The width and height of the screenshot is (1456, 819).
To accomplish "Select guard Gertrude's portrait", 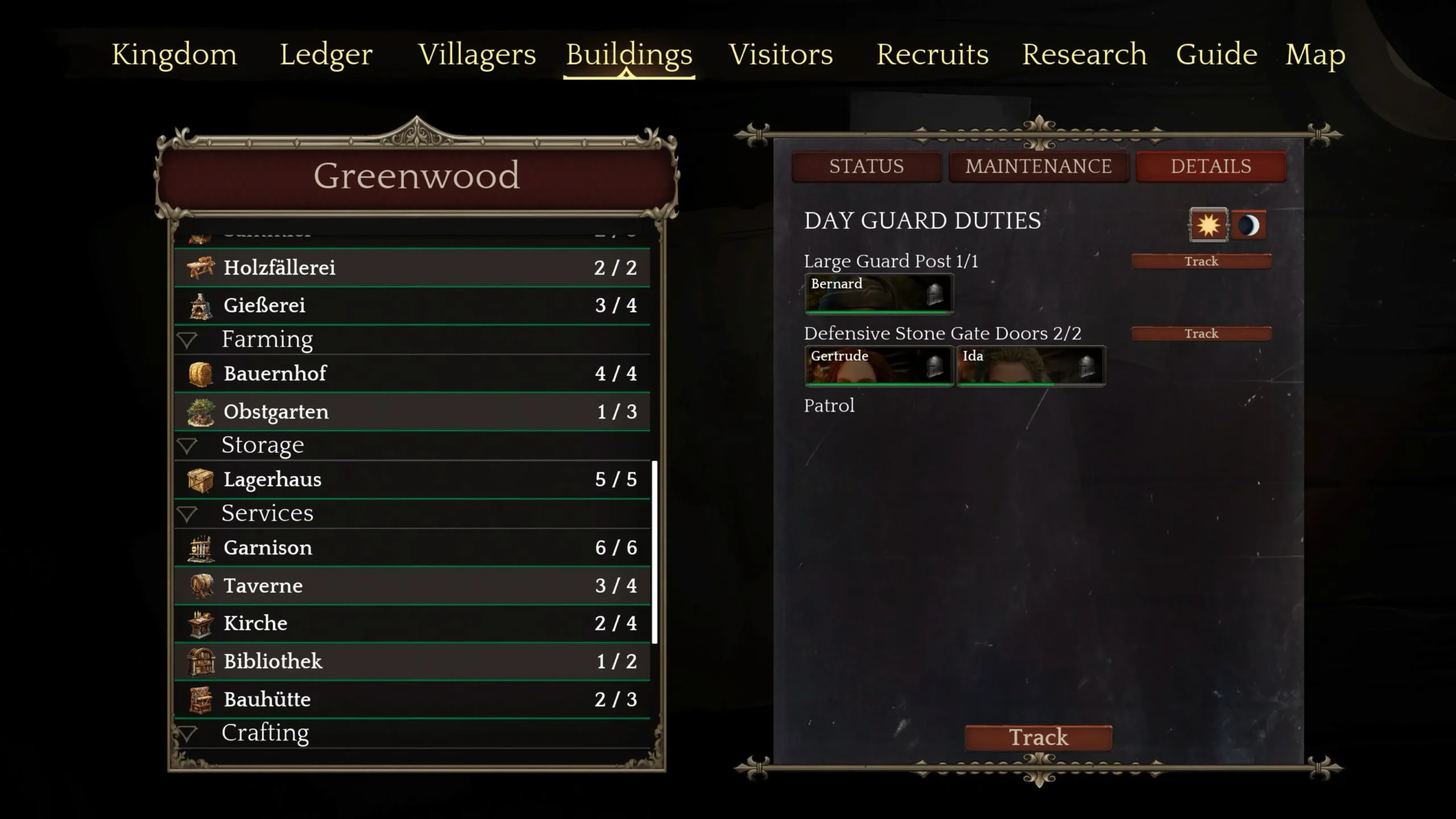I will (878, 366).
